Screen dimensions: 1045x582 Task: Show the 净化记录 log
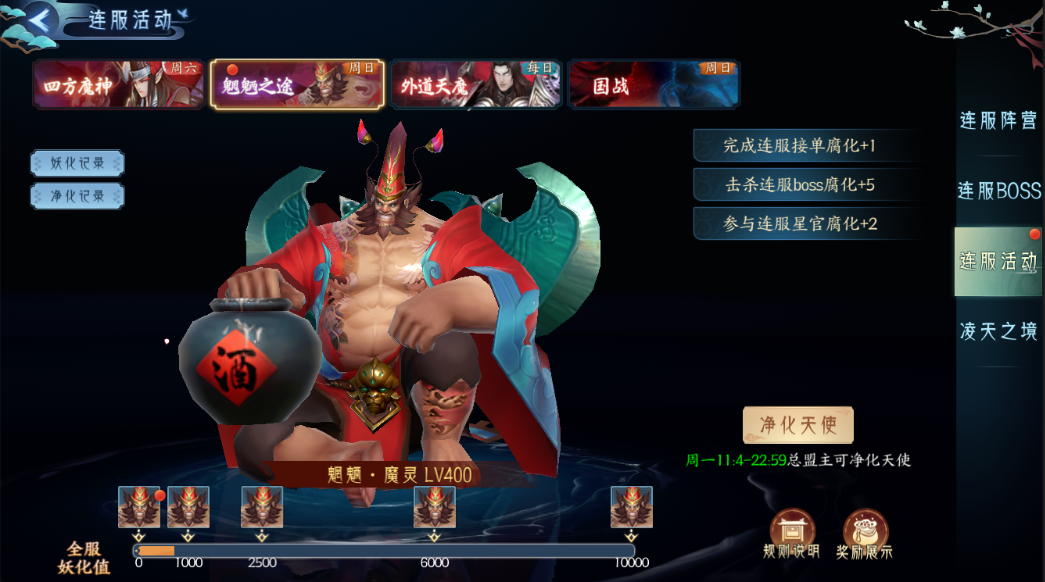[78, 196]
